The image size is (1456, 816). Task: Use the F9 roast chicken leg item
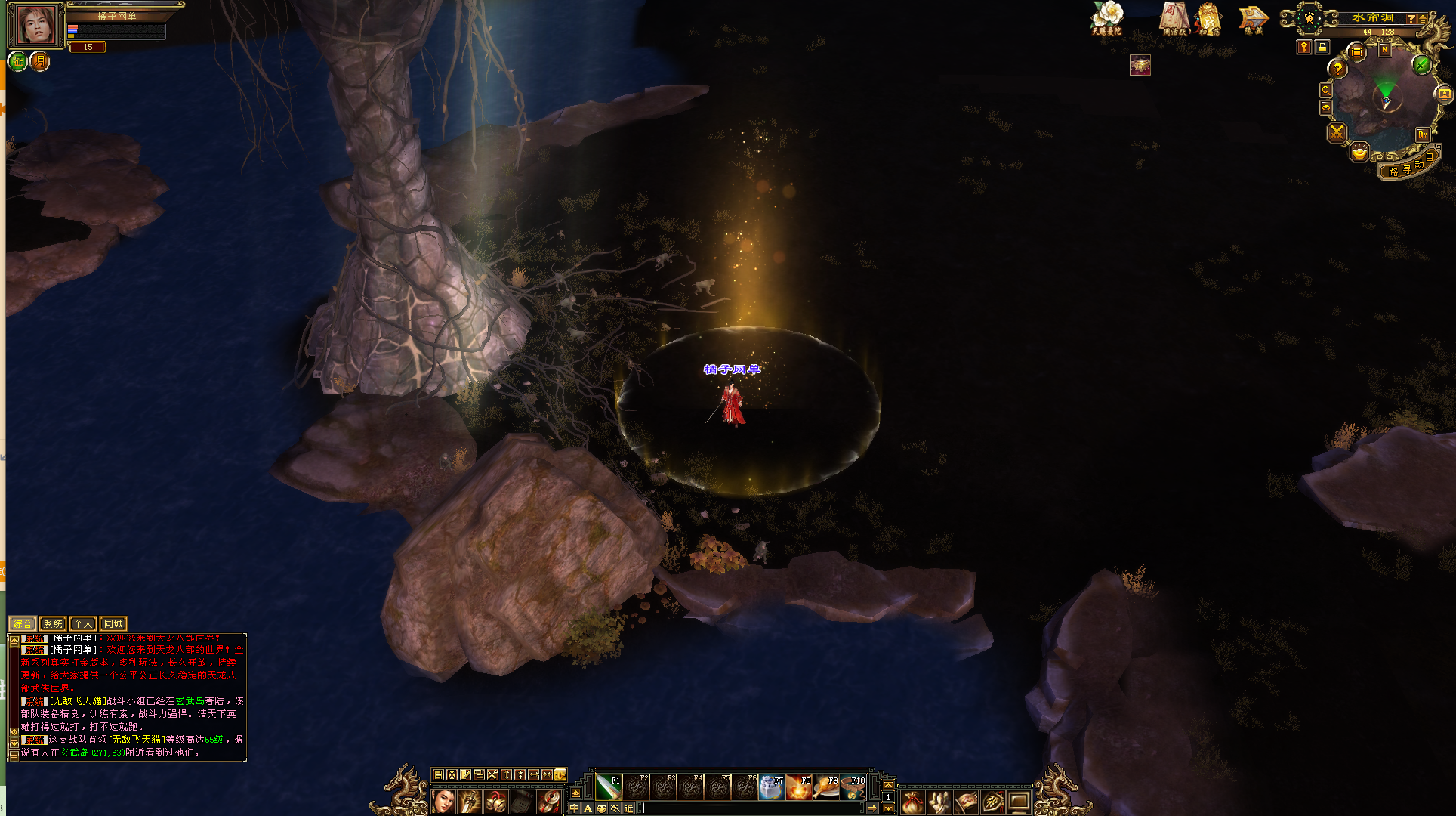coord(826,787)
